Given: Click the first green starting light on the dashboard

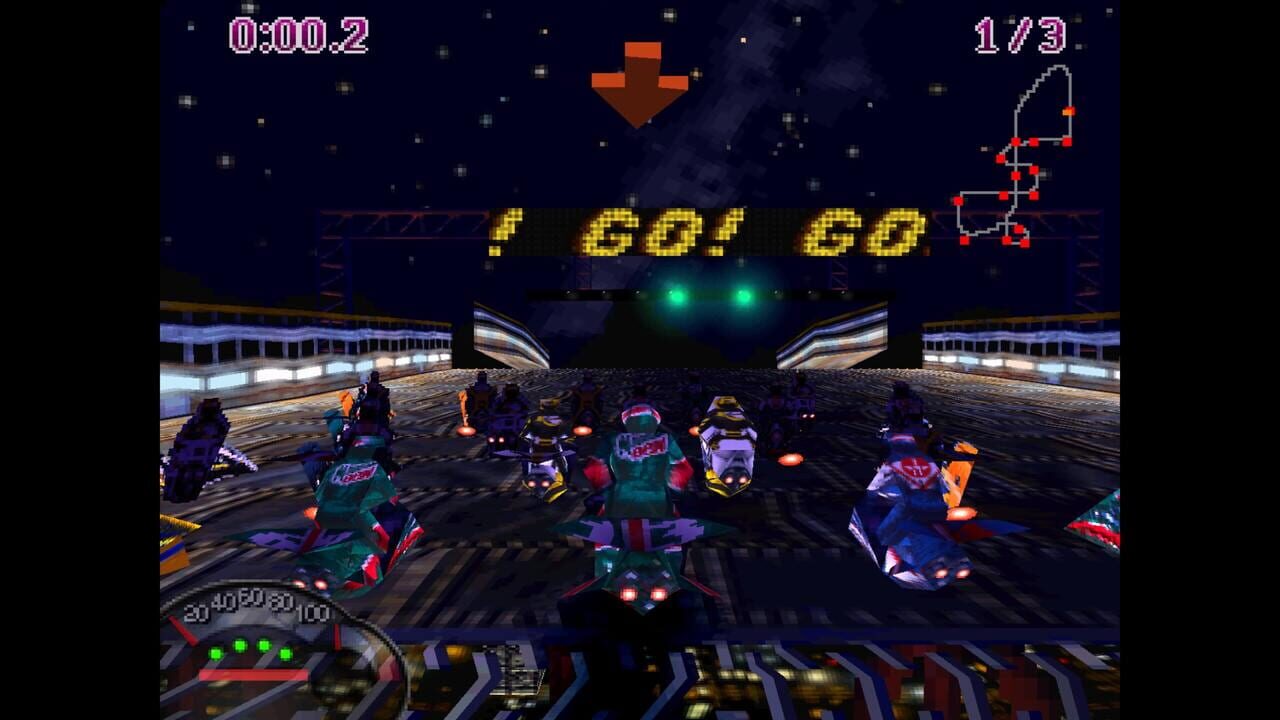Looking at the screenshot, I should click(x=215, y=653).
